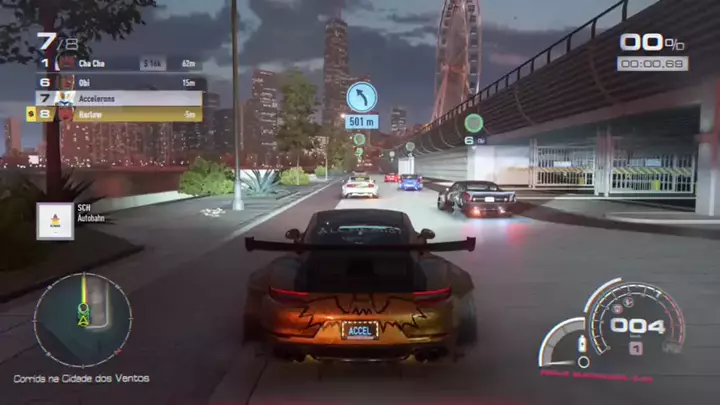
Task: Click the left-turn direction sign icon
Action: tap(361, 97)
